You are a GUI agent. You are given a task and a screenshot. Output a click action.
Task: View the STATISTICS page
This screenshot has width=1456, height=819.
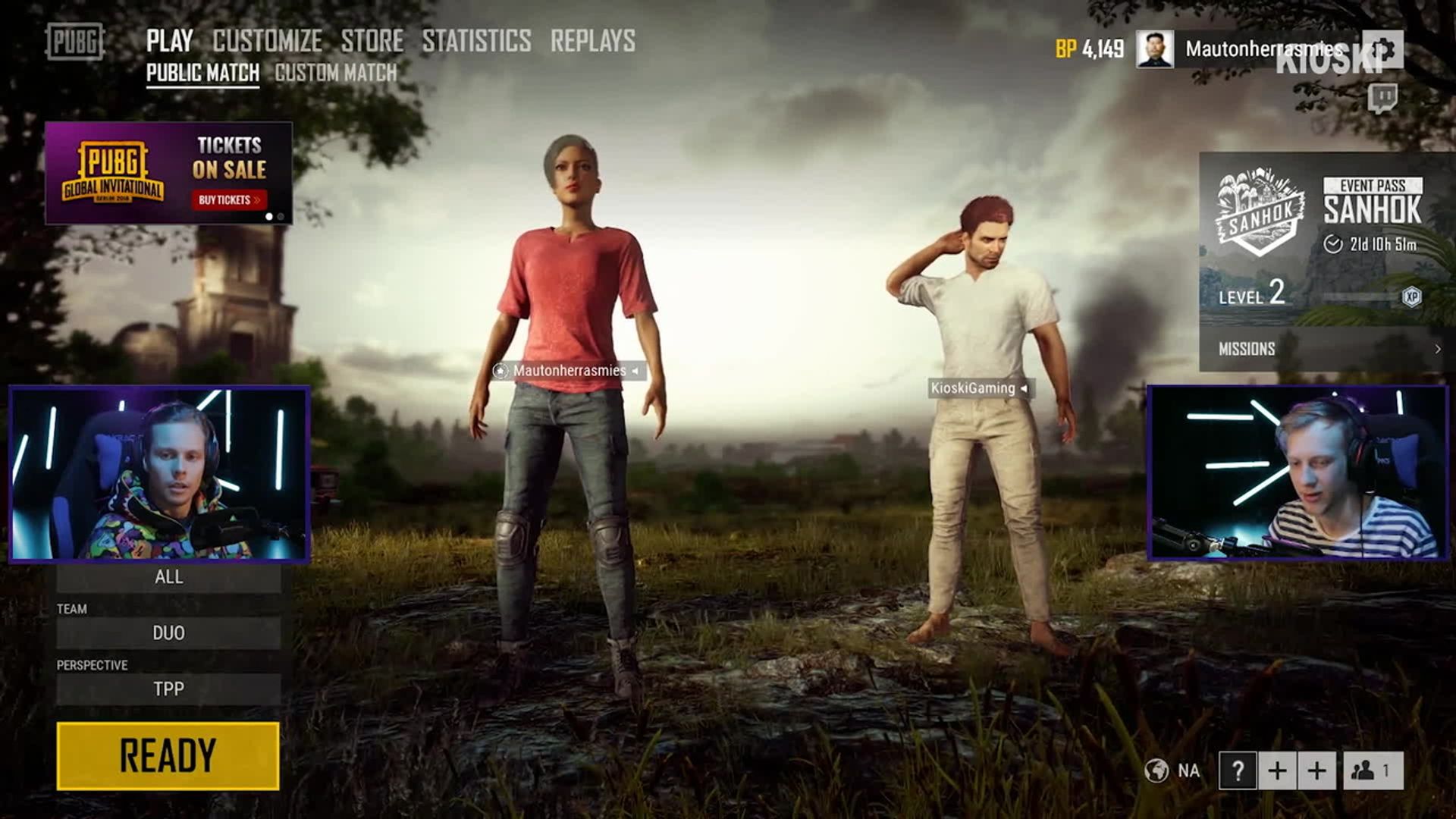point(476,41)
